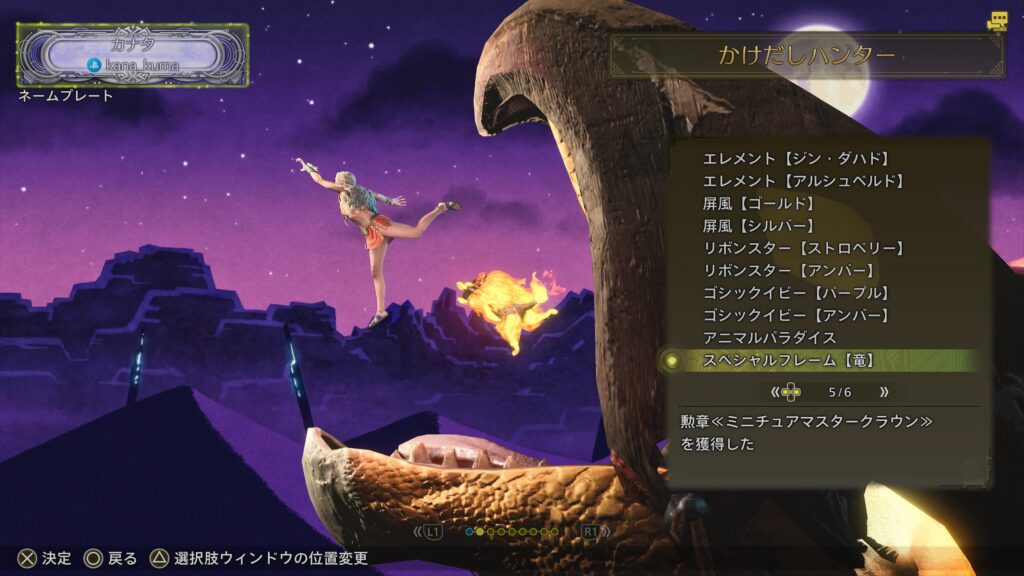The width and height of the screenshot is (1024, 576).
Task: Choose エレメント【アルシュベルド】 from the list
Action: (x=804, y=181)
